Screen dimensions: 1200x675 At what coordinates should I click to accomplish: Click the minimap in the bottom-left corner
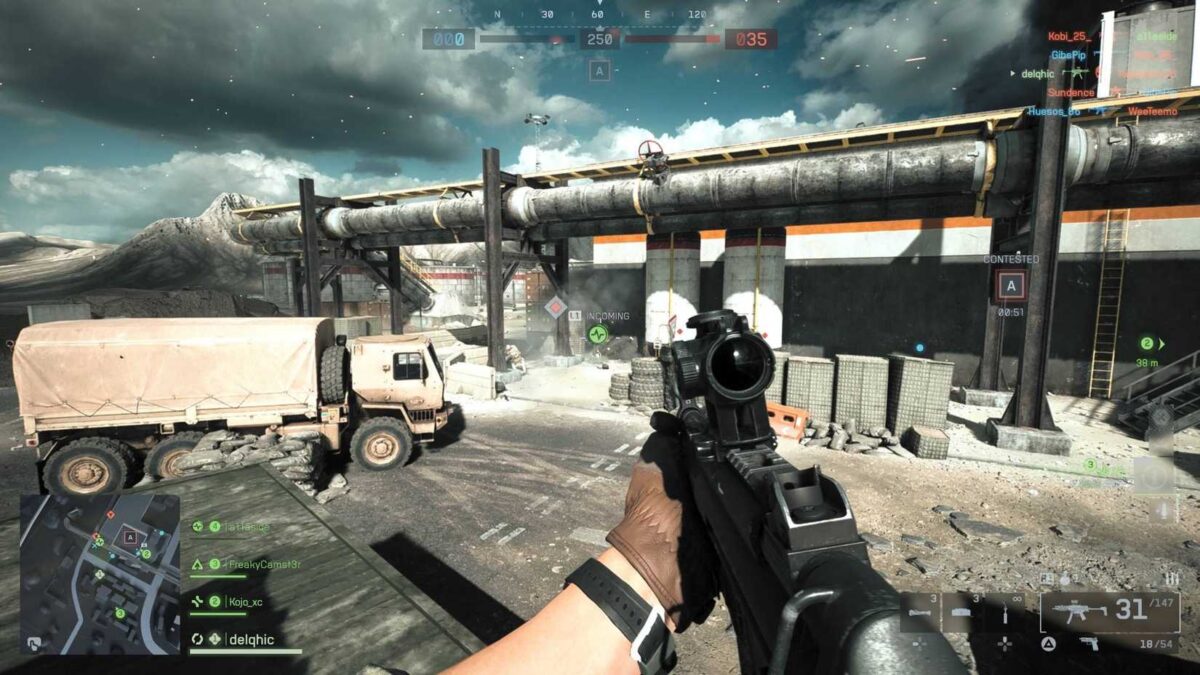(100, 573)
